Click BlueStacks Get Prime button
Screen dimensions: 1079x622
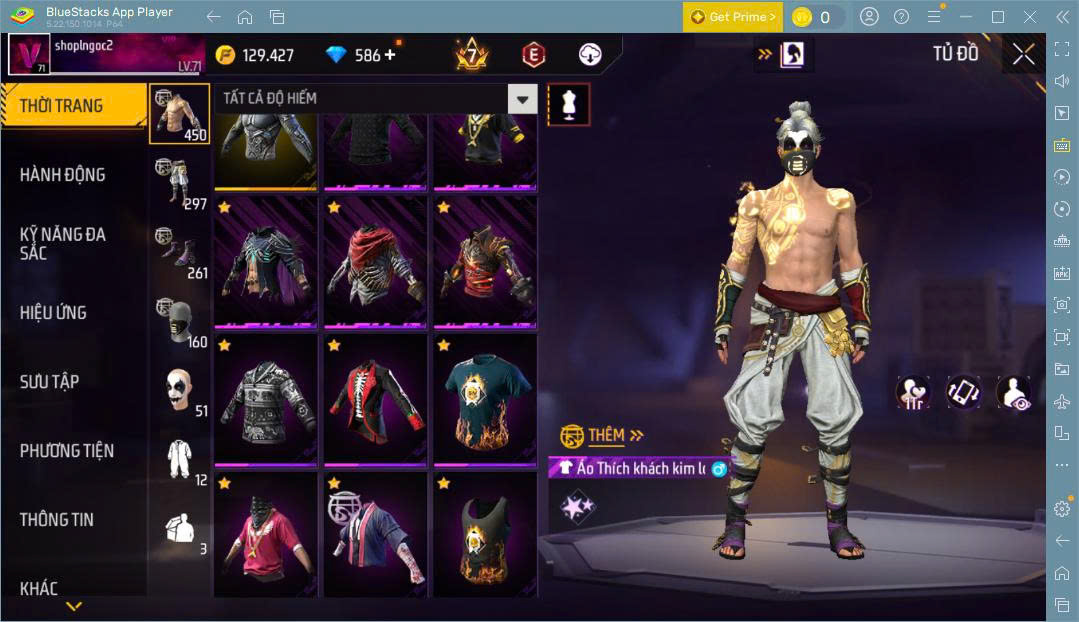click(732, 17)
